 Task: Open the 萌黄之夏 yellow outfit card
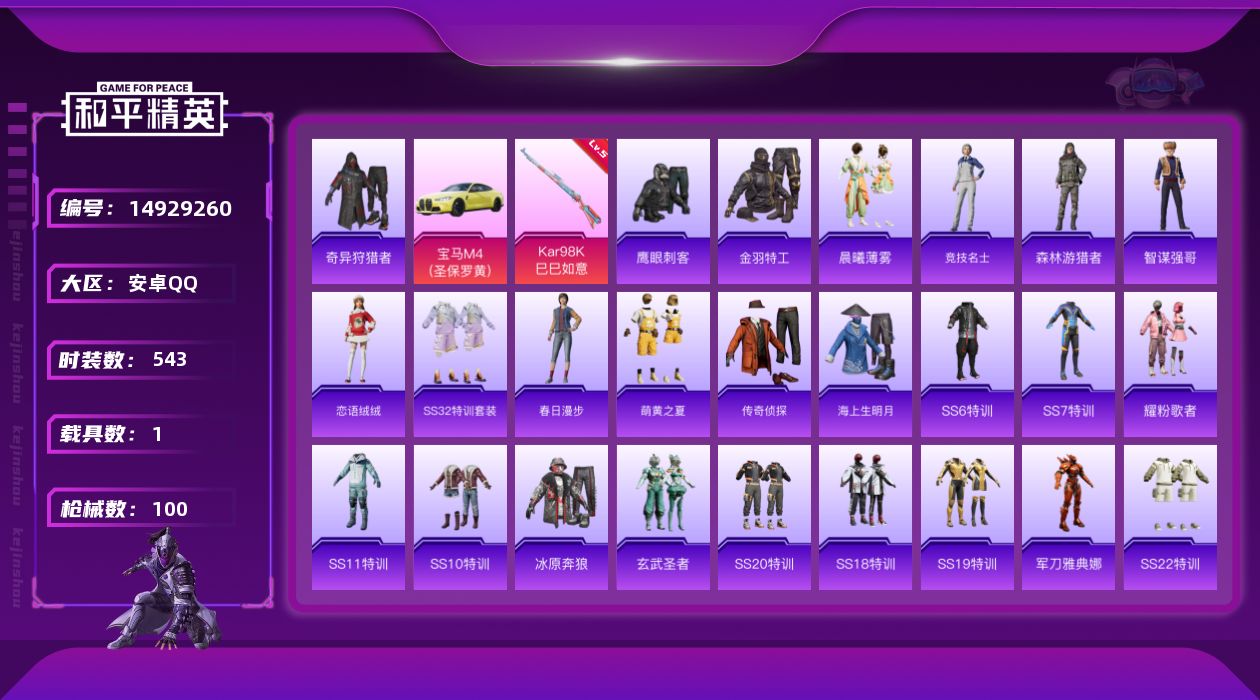[x=663, y=363]
